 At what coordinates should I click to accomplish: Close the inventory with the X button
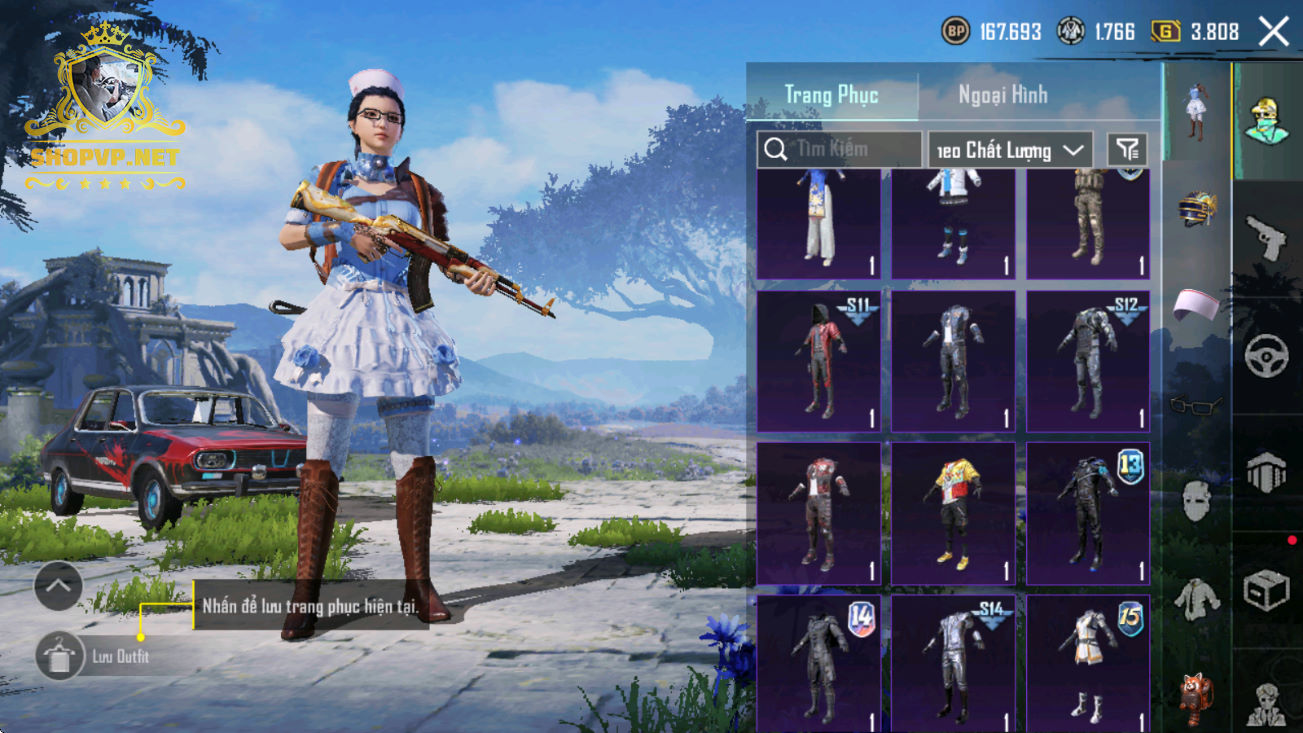[x=1274, y=31]
